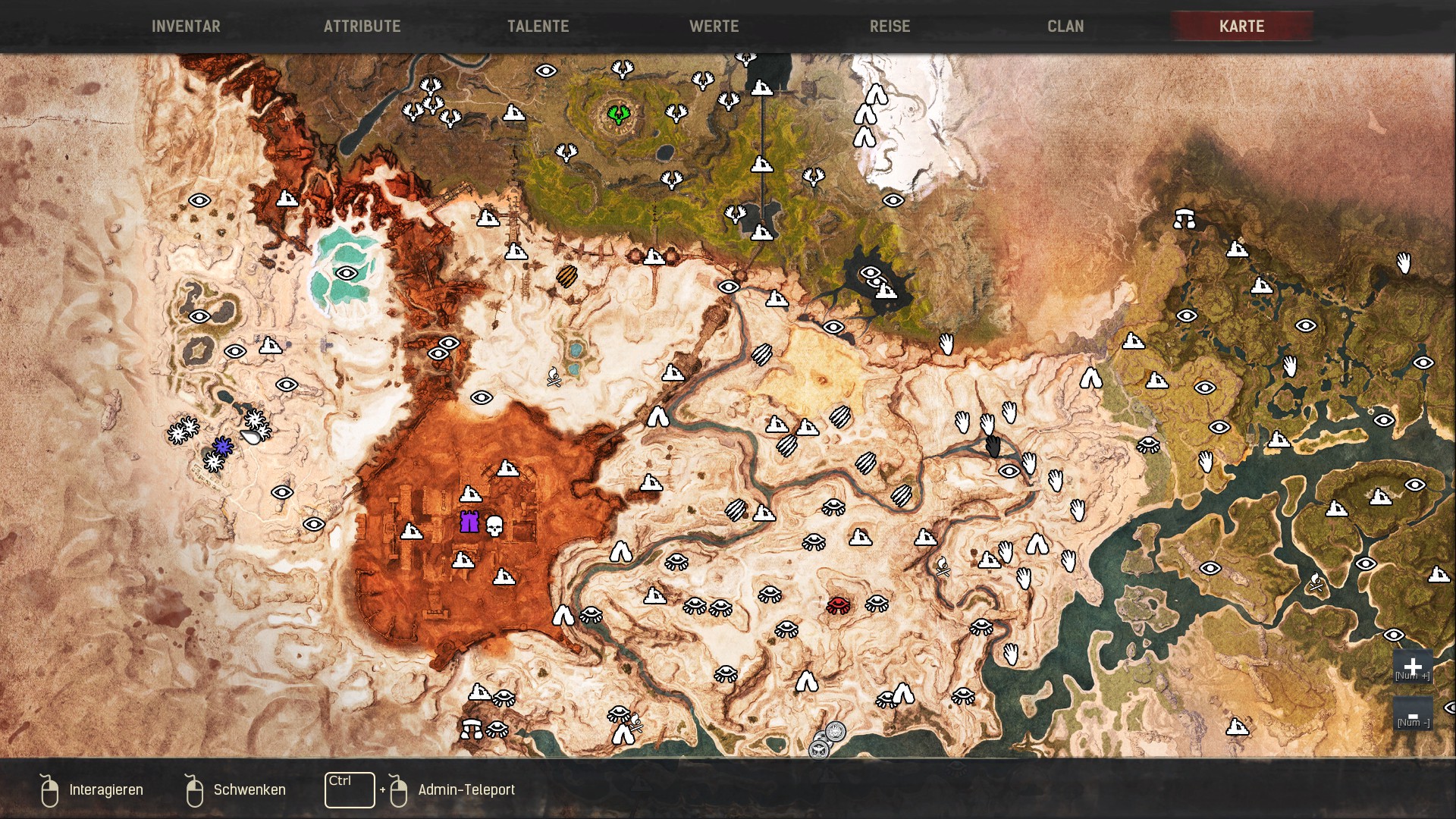Select the Talente tab
Screen dimensions: 1456x819
coord(538,27)
